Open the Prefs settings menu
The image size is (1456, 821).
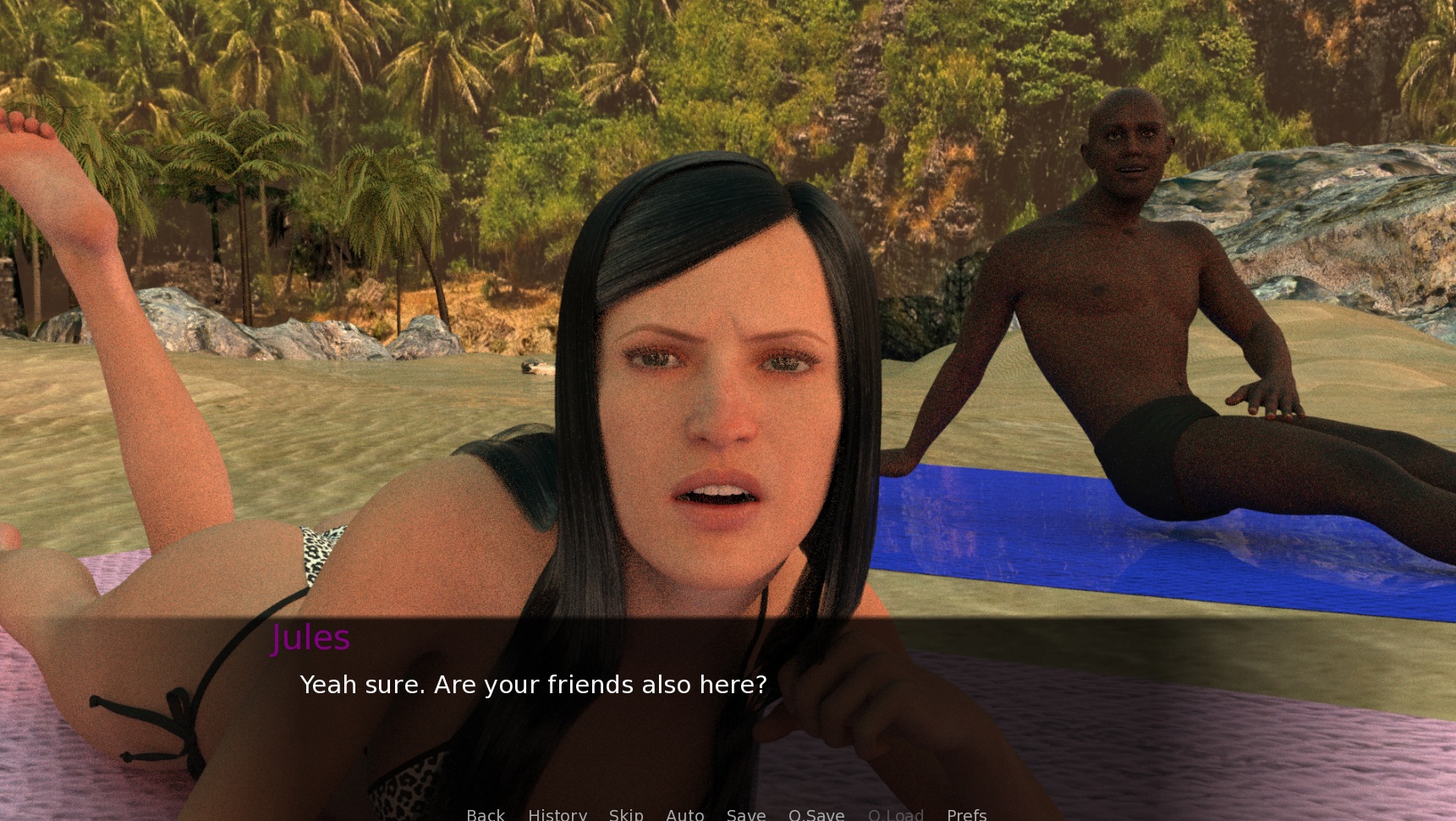click(x=966, y=814)
